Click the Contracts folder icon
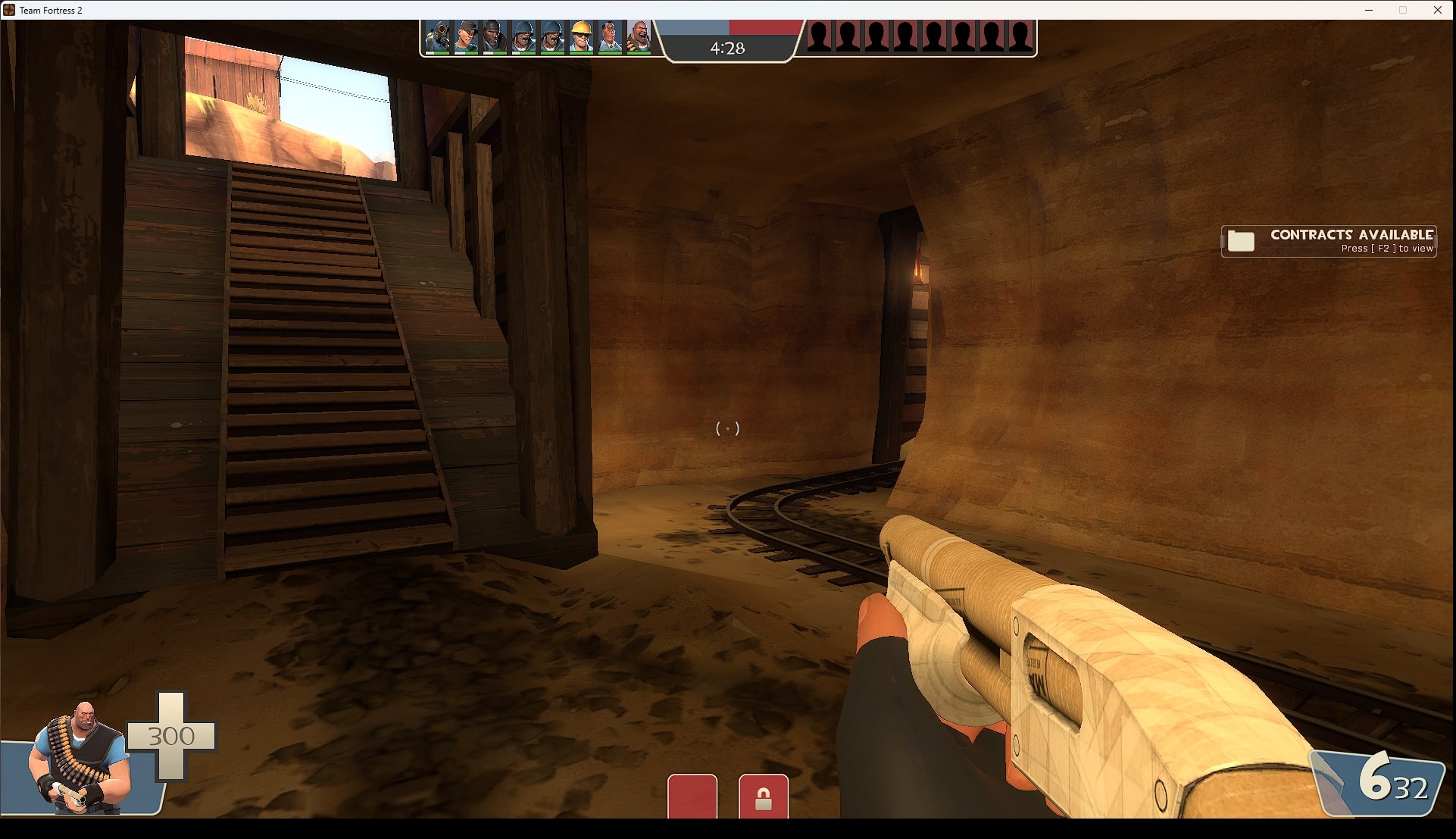This screenshot has height=839, width=1456. [1242, 242]
